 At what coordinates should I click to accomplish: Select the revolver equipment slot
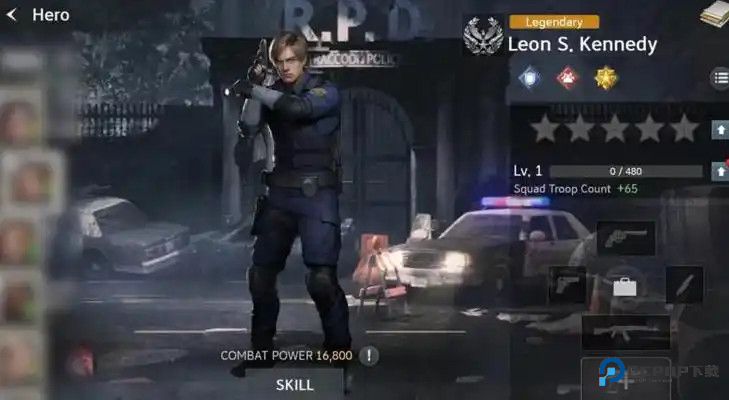coord(625,238)
